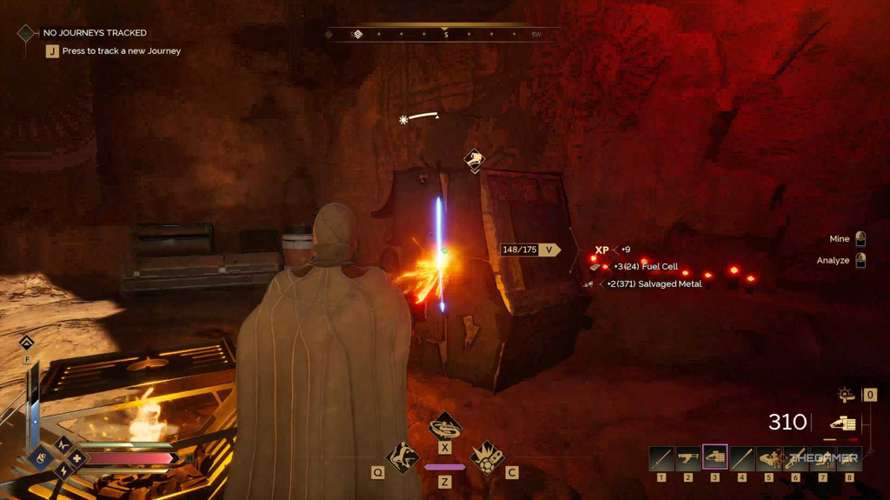This screenshot has height=500, width=890.
Task: Use the crouching figure ability icon
Action: [x=402, y=457]
